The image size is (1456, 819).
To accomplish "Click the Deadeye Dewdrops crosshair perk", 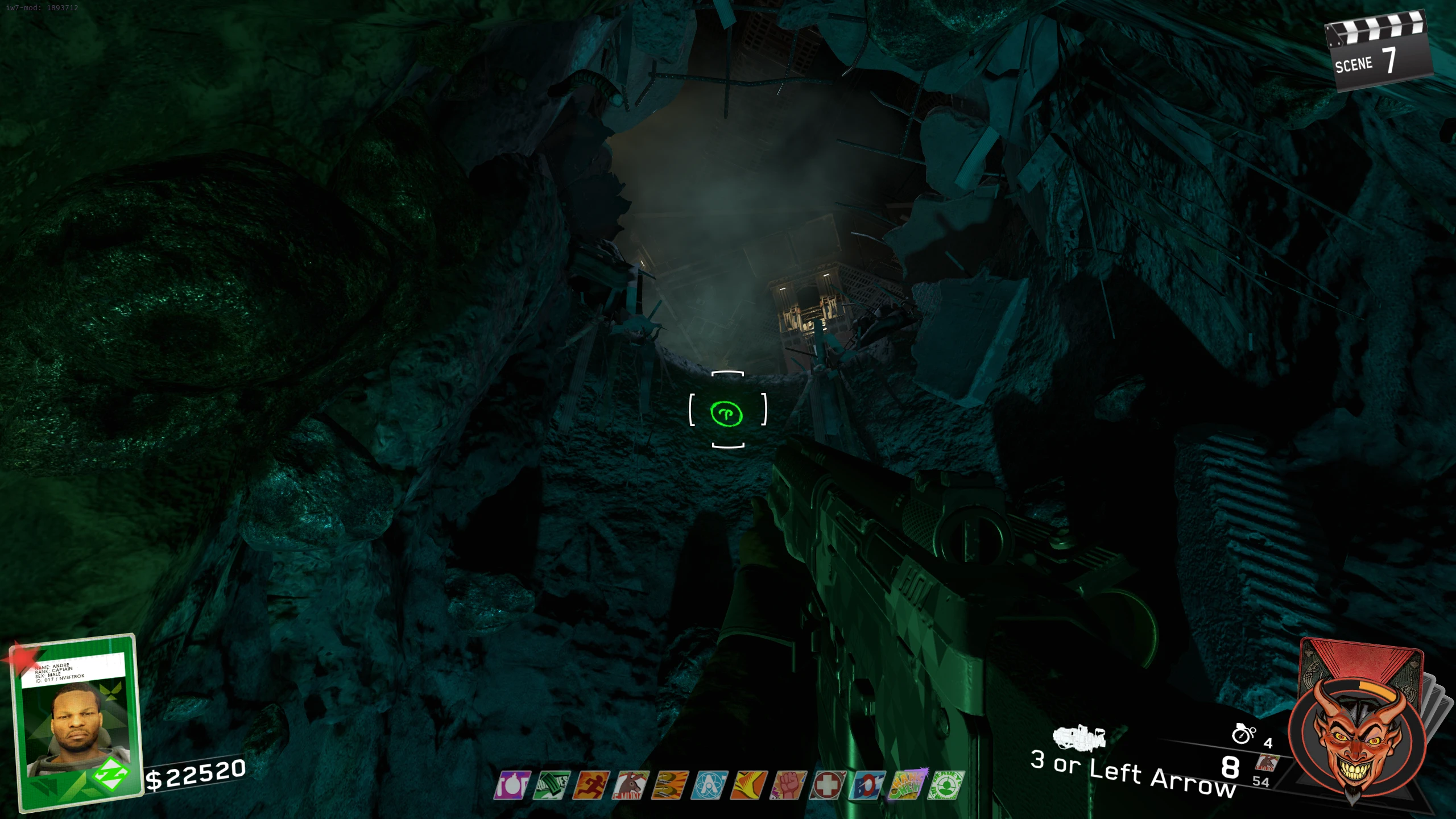I will click(x=946, y=785).
